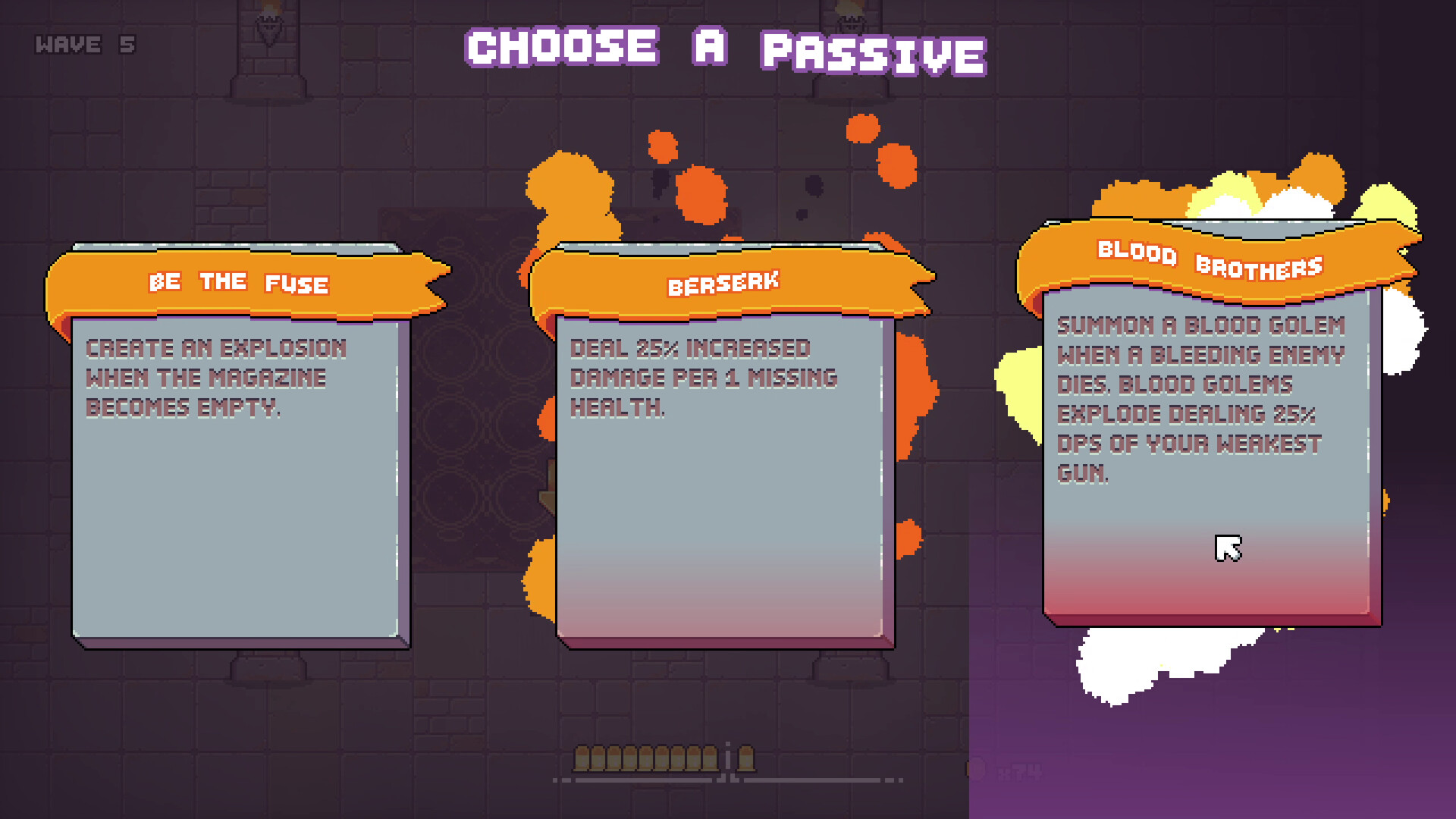Click the coin currency icon

(x=977, y=768)
